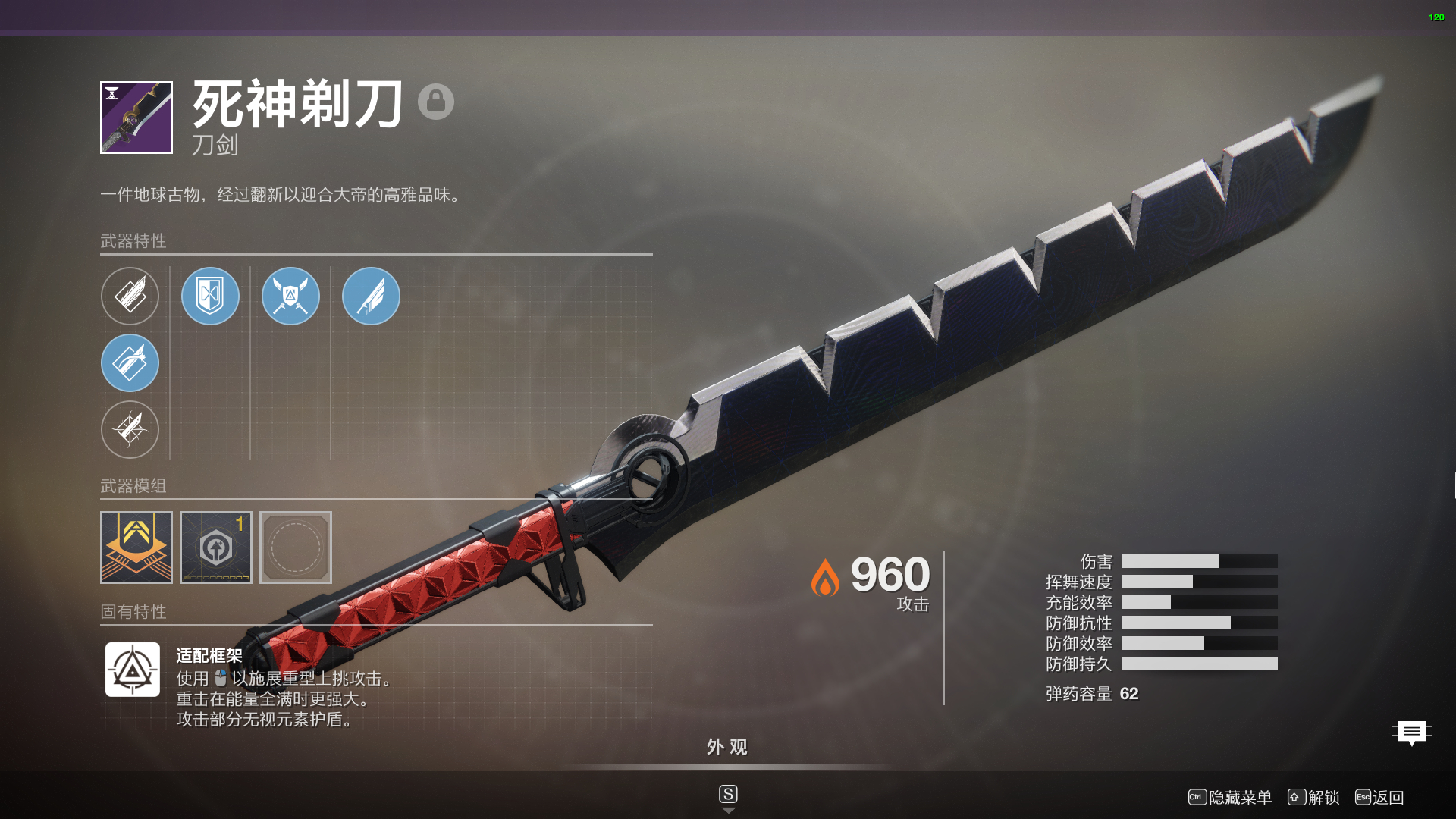Select the empty circular mod socket

click(x=296, y=548)
